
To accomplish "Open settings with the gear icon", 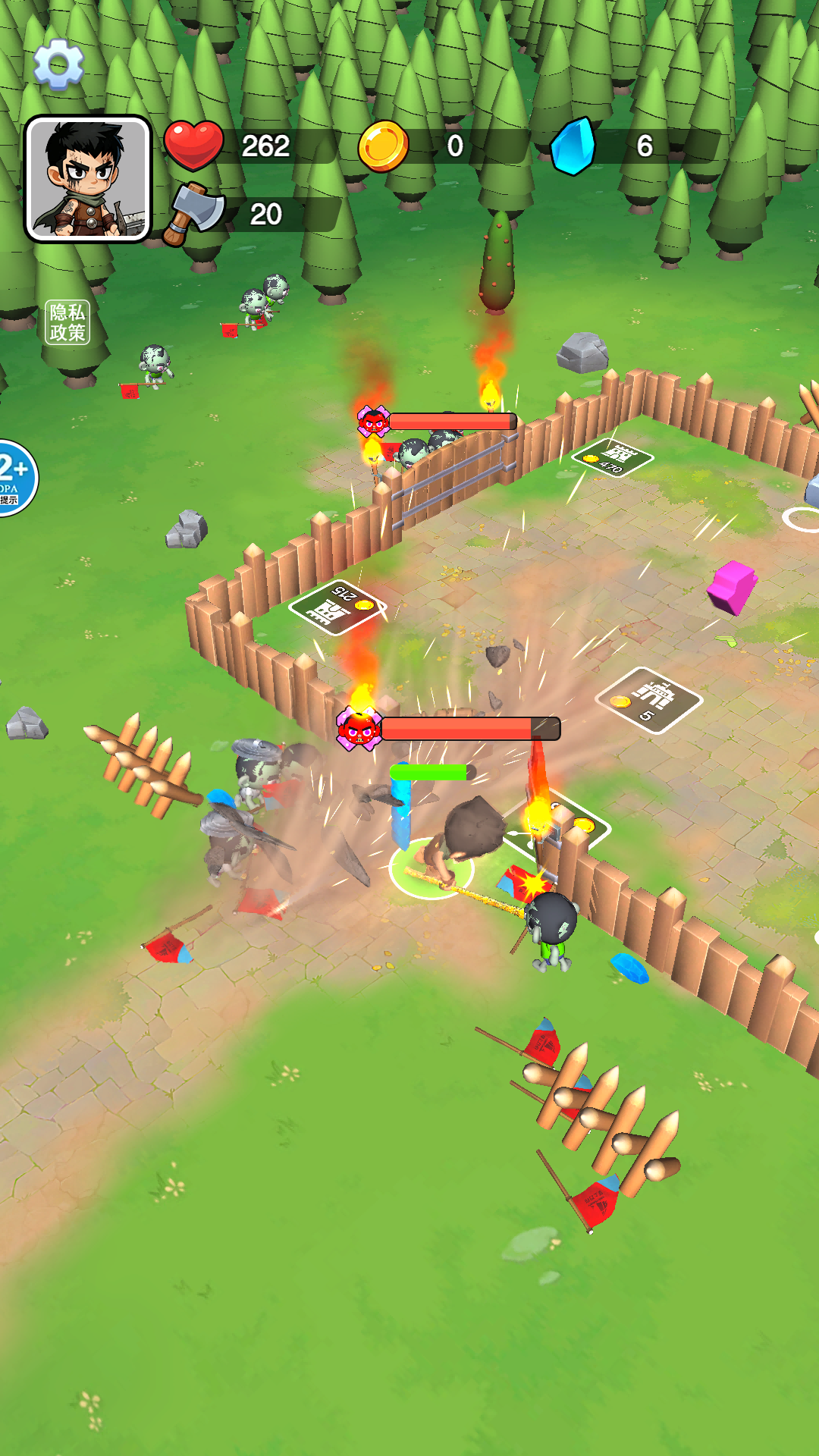I will point(58,64).
